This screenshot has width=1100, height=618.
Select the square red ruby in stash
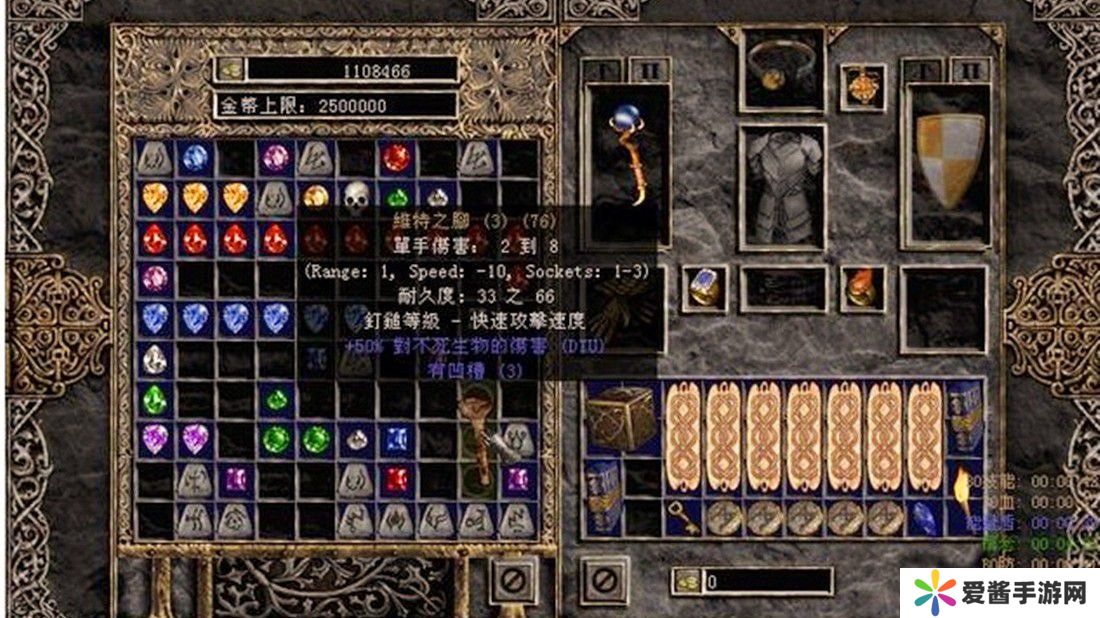396,479
